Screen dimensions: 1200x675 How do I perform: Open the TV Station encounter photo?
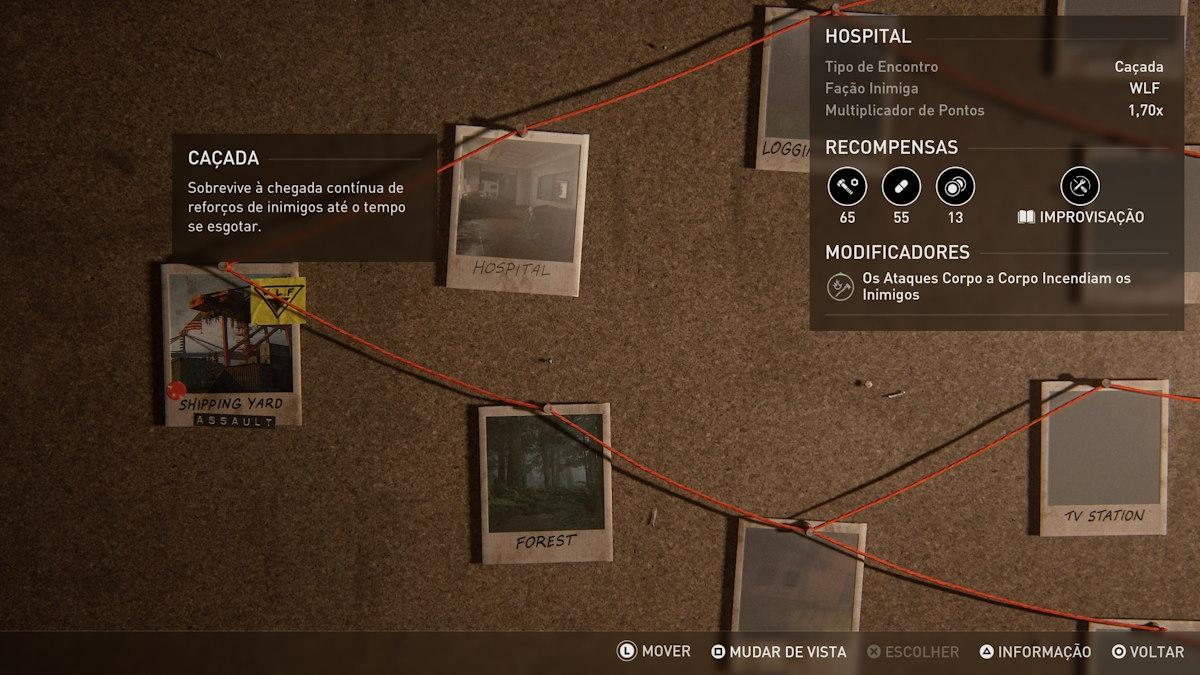pyautogui.click(x=1102, y=456)
